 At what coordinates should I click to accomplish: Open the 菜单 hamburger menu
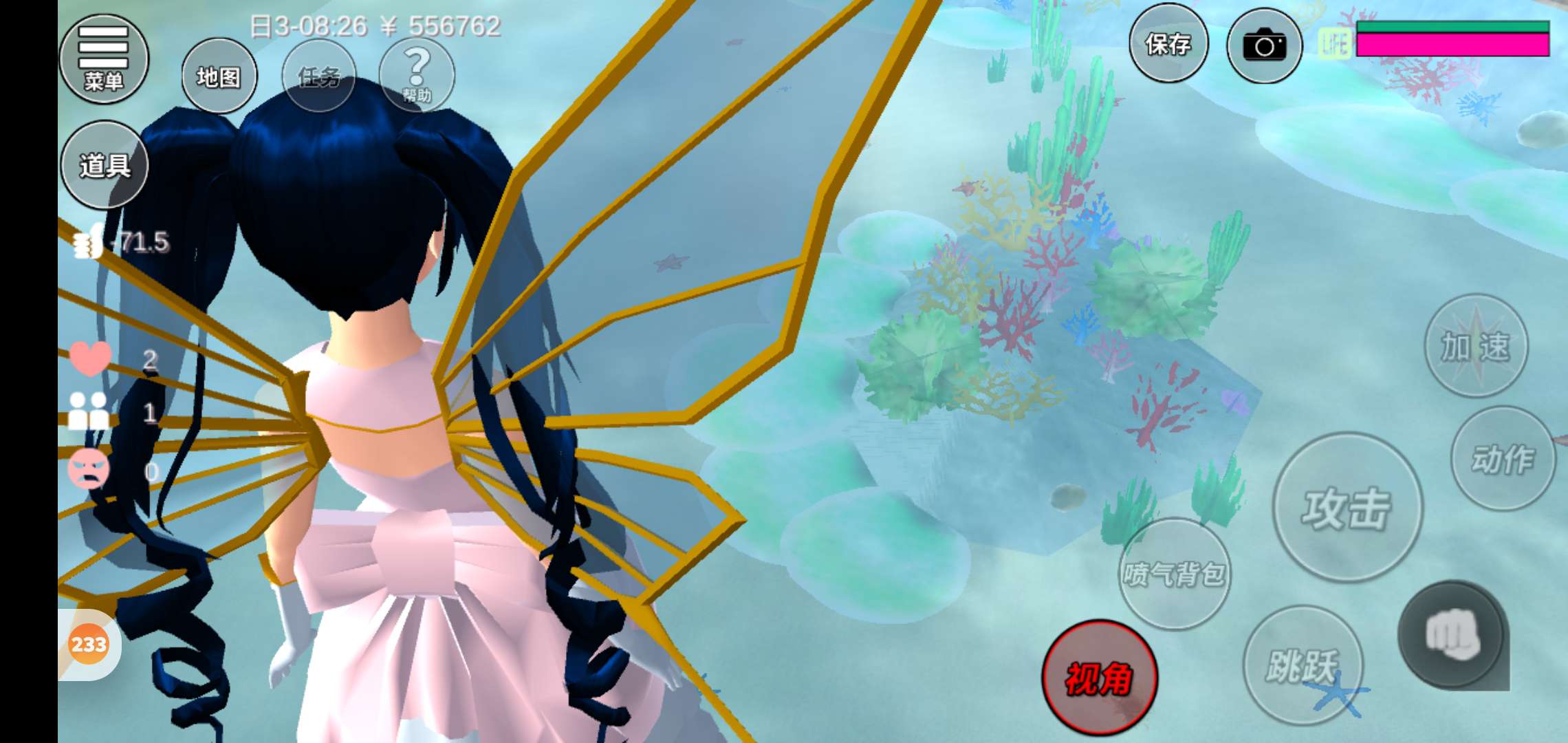(x=104, y=58)
